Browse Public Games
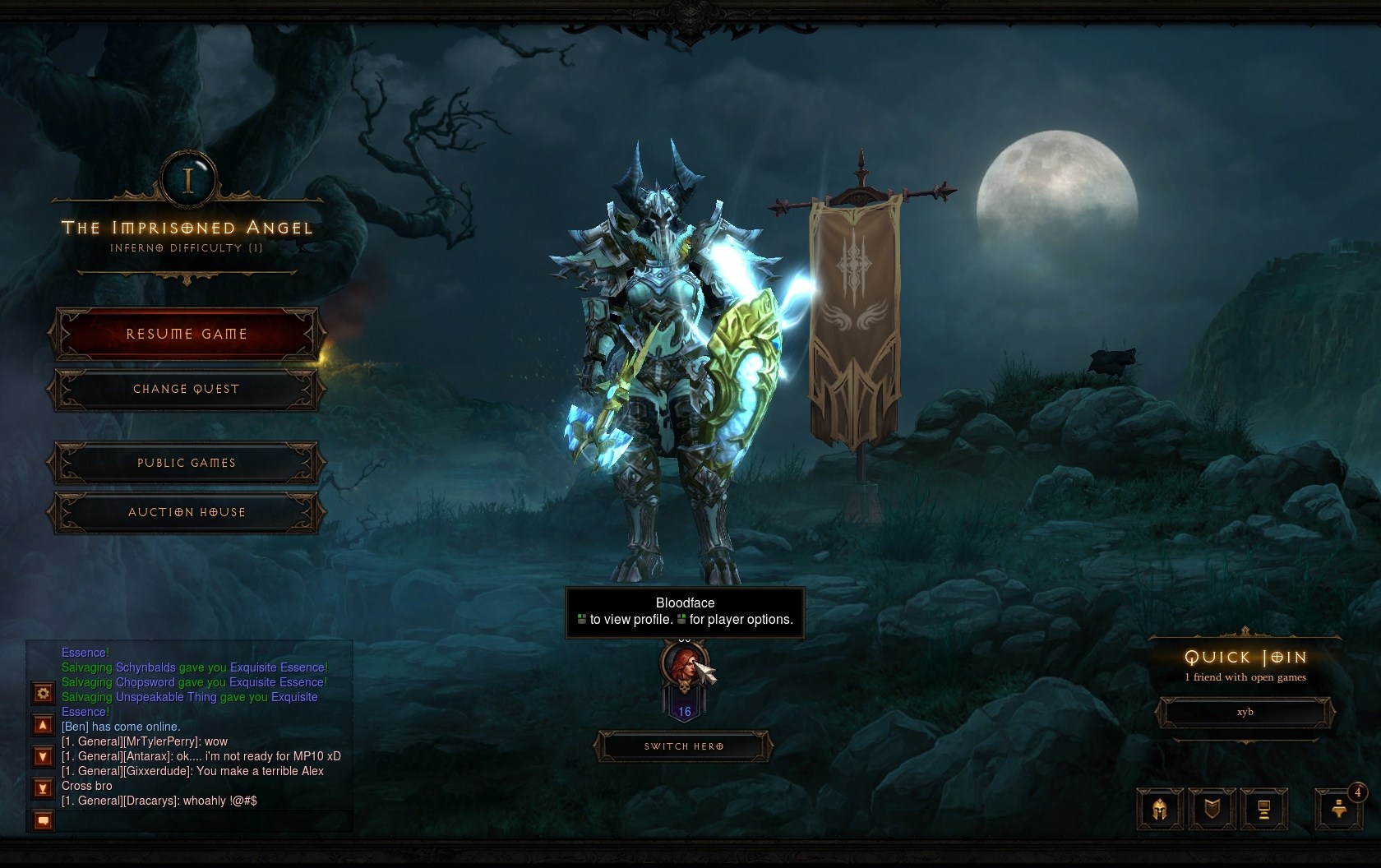 tap(187, 463)
